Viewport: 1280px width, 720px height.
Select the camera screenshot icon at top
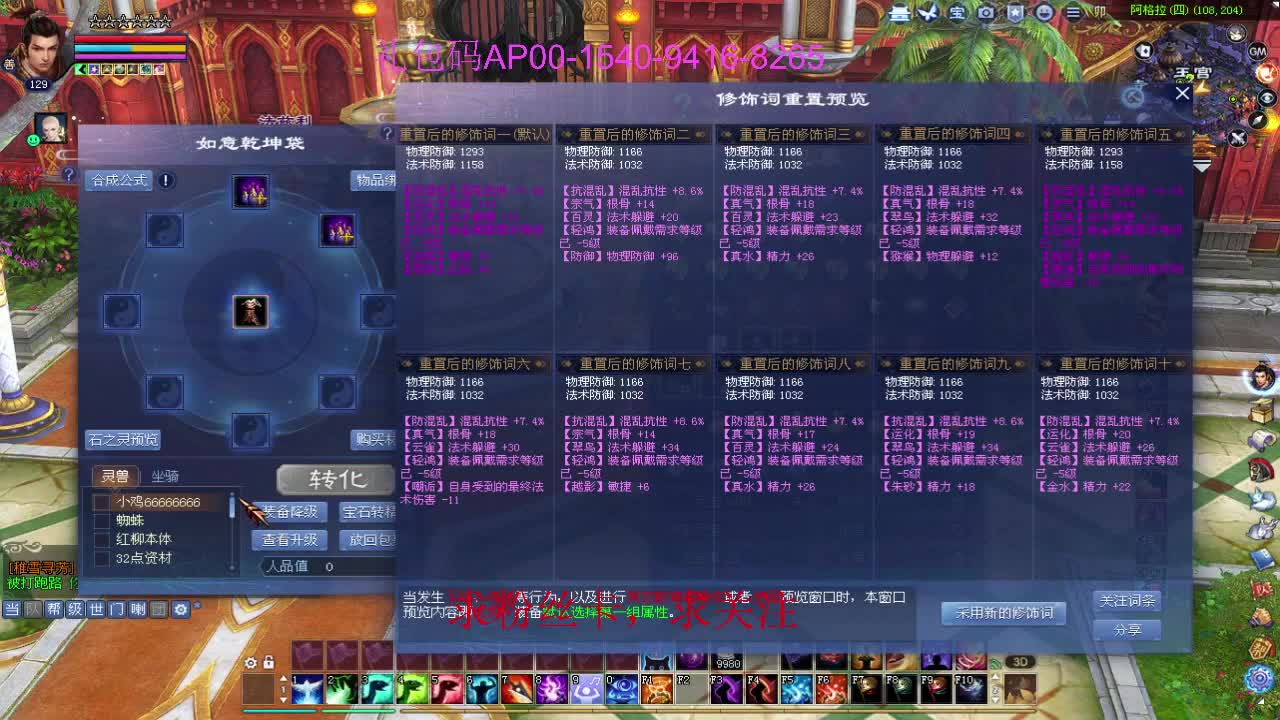coord(987,14)
